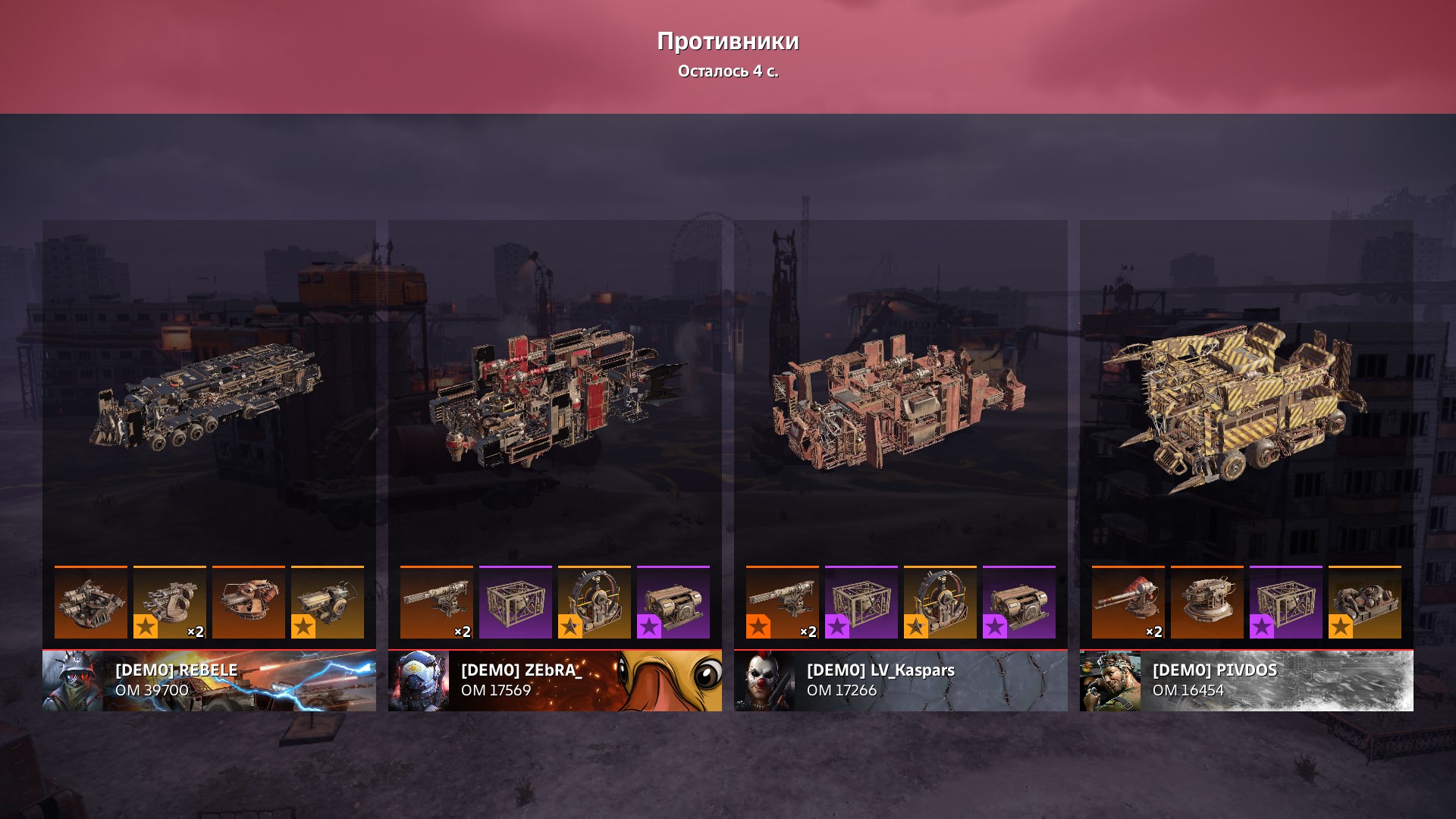Inspect PIVDOS' yellow striped vehicle preview

1236,402
